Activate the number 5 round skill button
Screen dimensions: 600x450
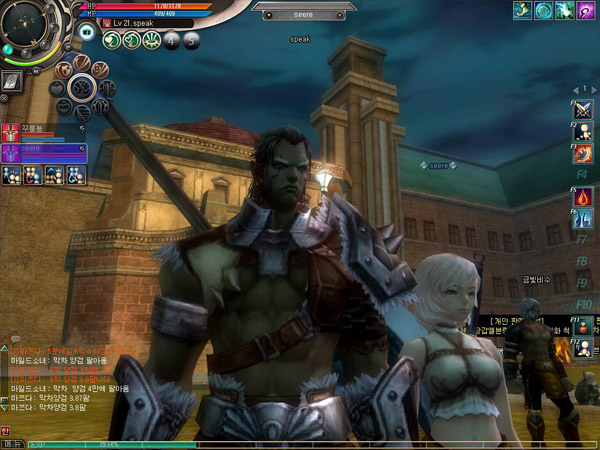click(x=190, y=40)
